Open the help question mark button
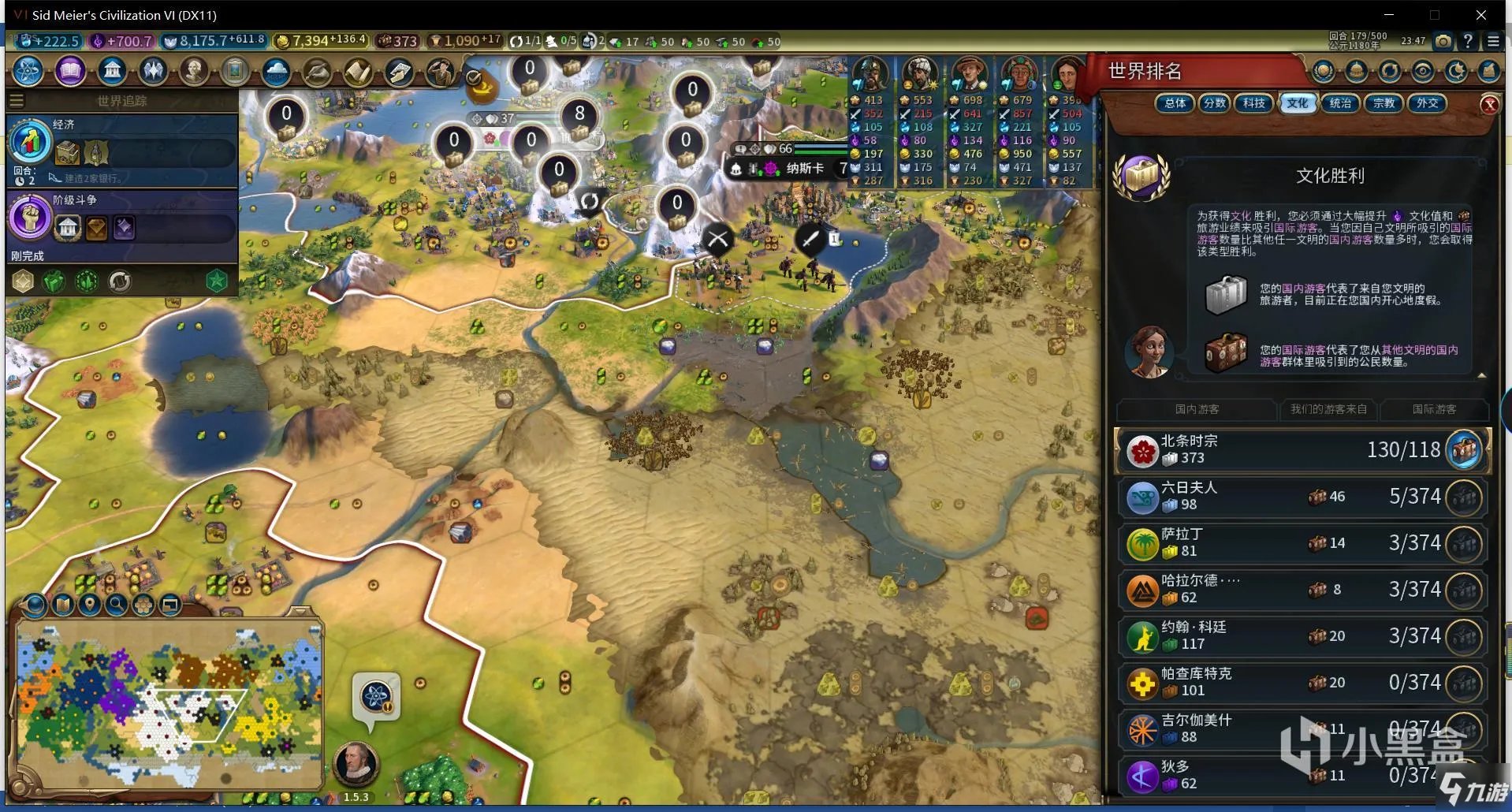 (1468, 41)
